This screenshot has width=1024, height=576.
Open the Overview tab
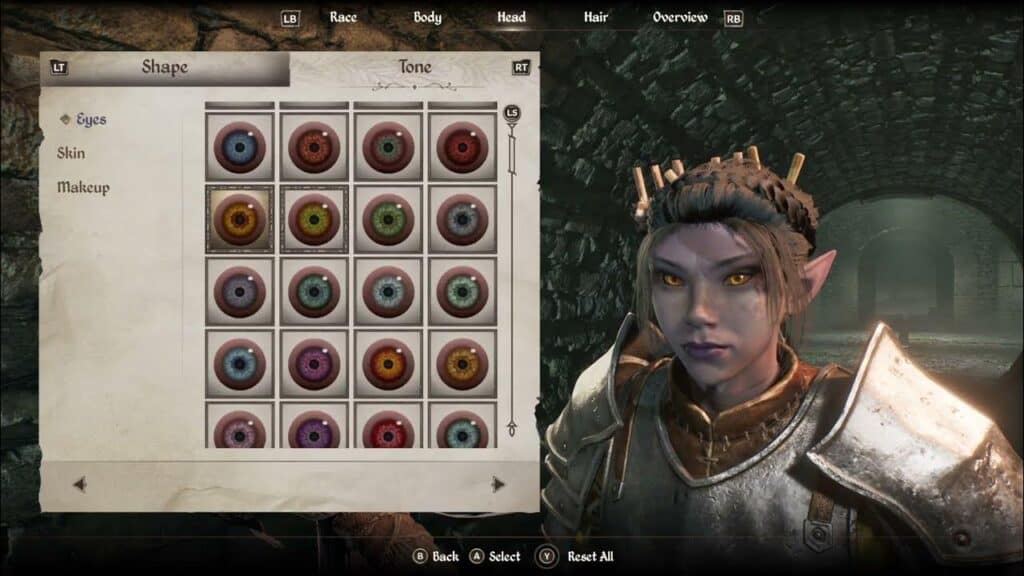(680, 17)
